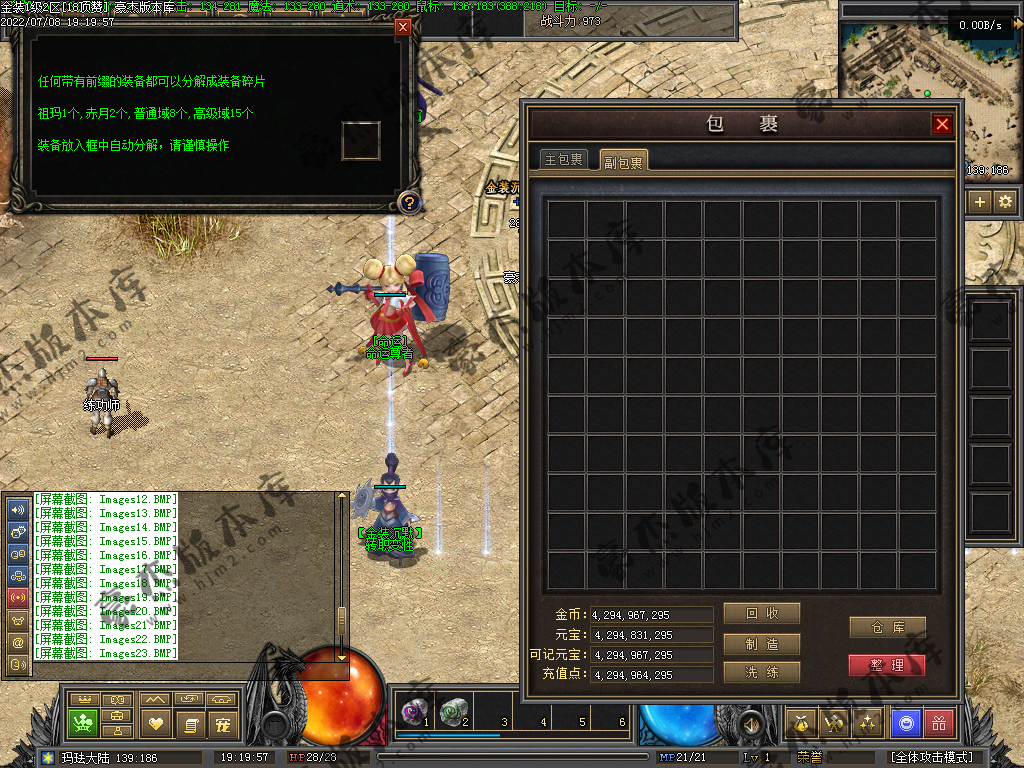This screenshot has width=1024, height=768.
Task: Click the decompose item slot box
Action: point(361,140)
